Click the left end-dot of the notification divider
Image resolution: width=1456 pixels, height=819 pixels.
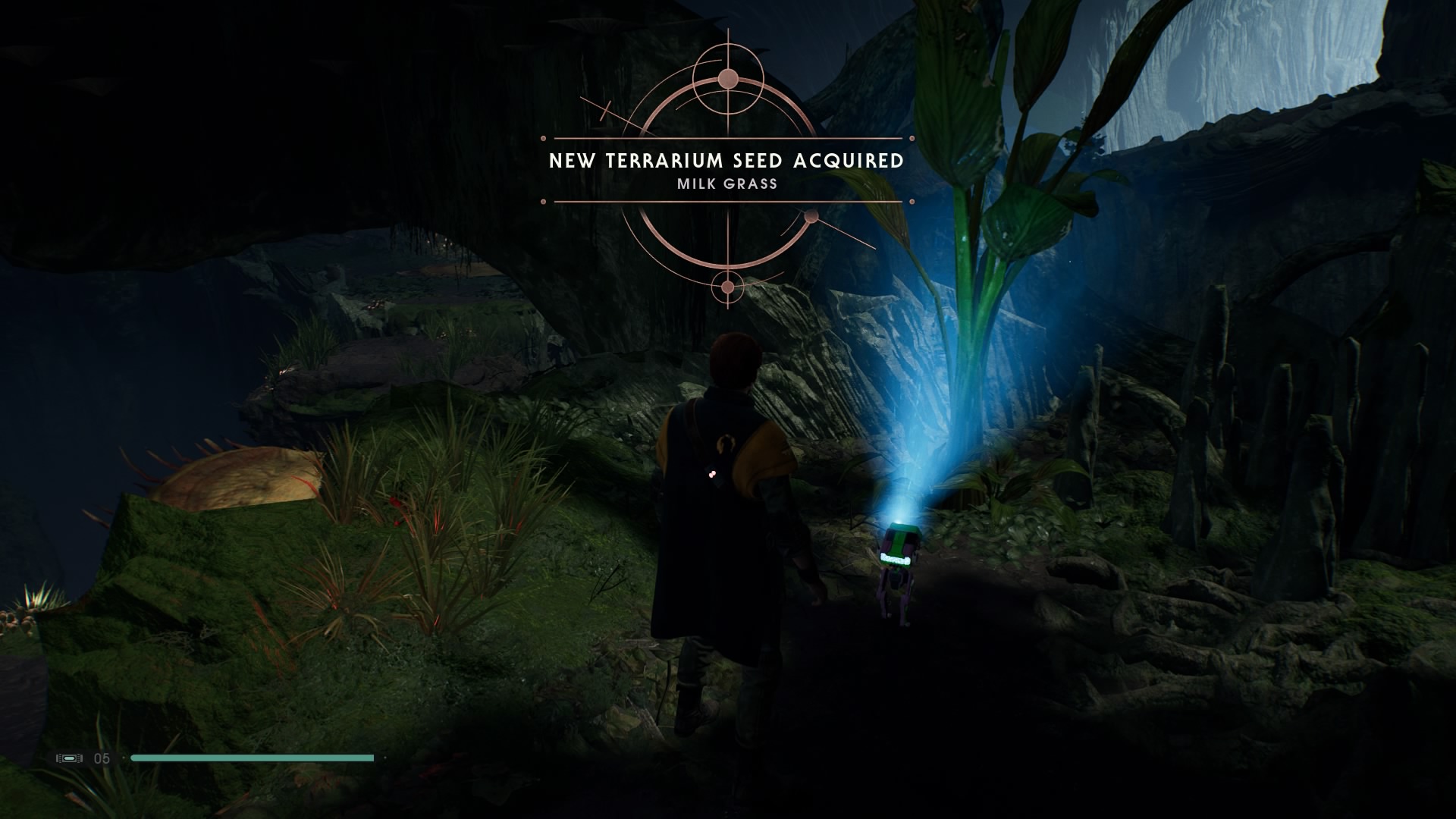tap(543, 138)
